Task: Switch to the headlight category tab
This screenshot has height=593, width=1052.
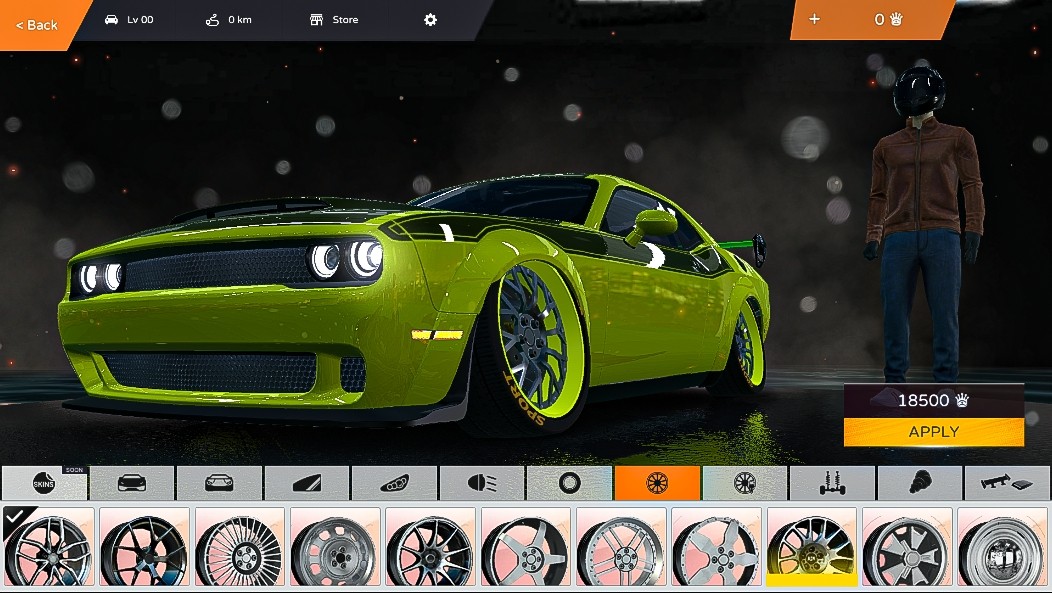Action: (x=482, y=483)
